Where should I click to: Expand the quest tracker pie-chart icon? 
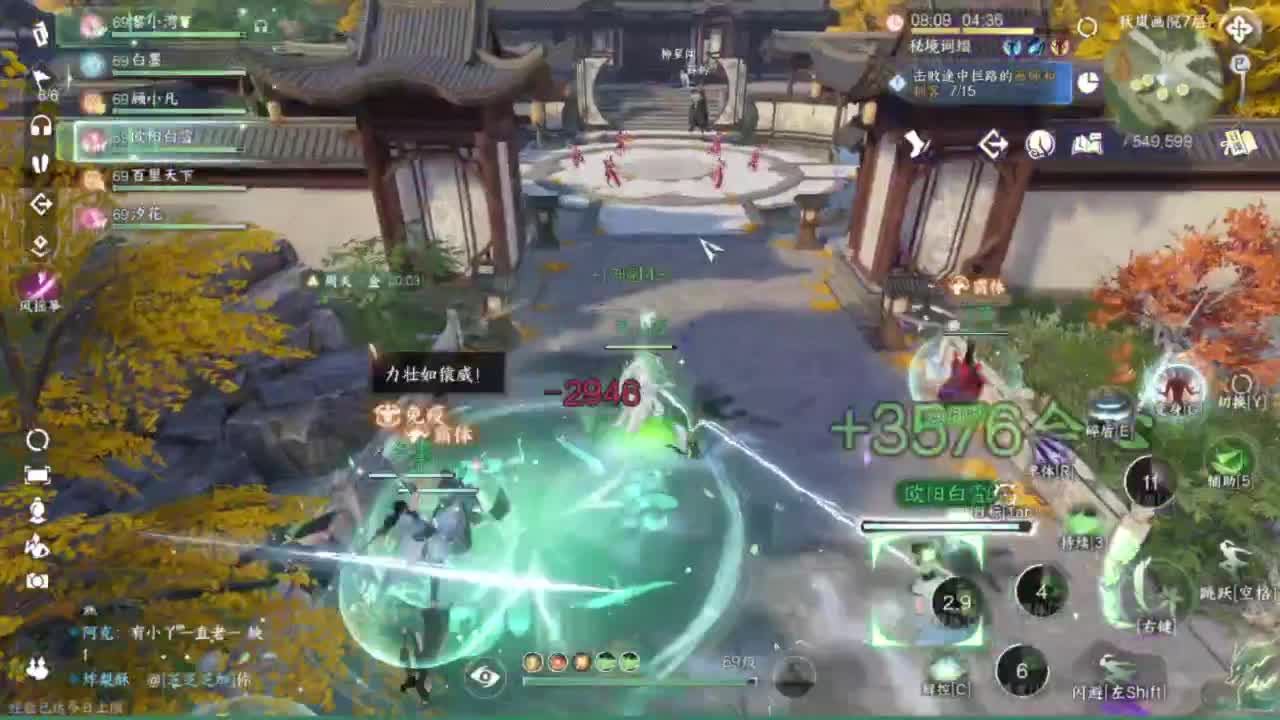(x=1088, y=83)
